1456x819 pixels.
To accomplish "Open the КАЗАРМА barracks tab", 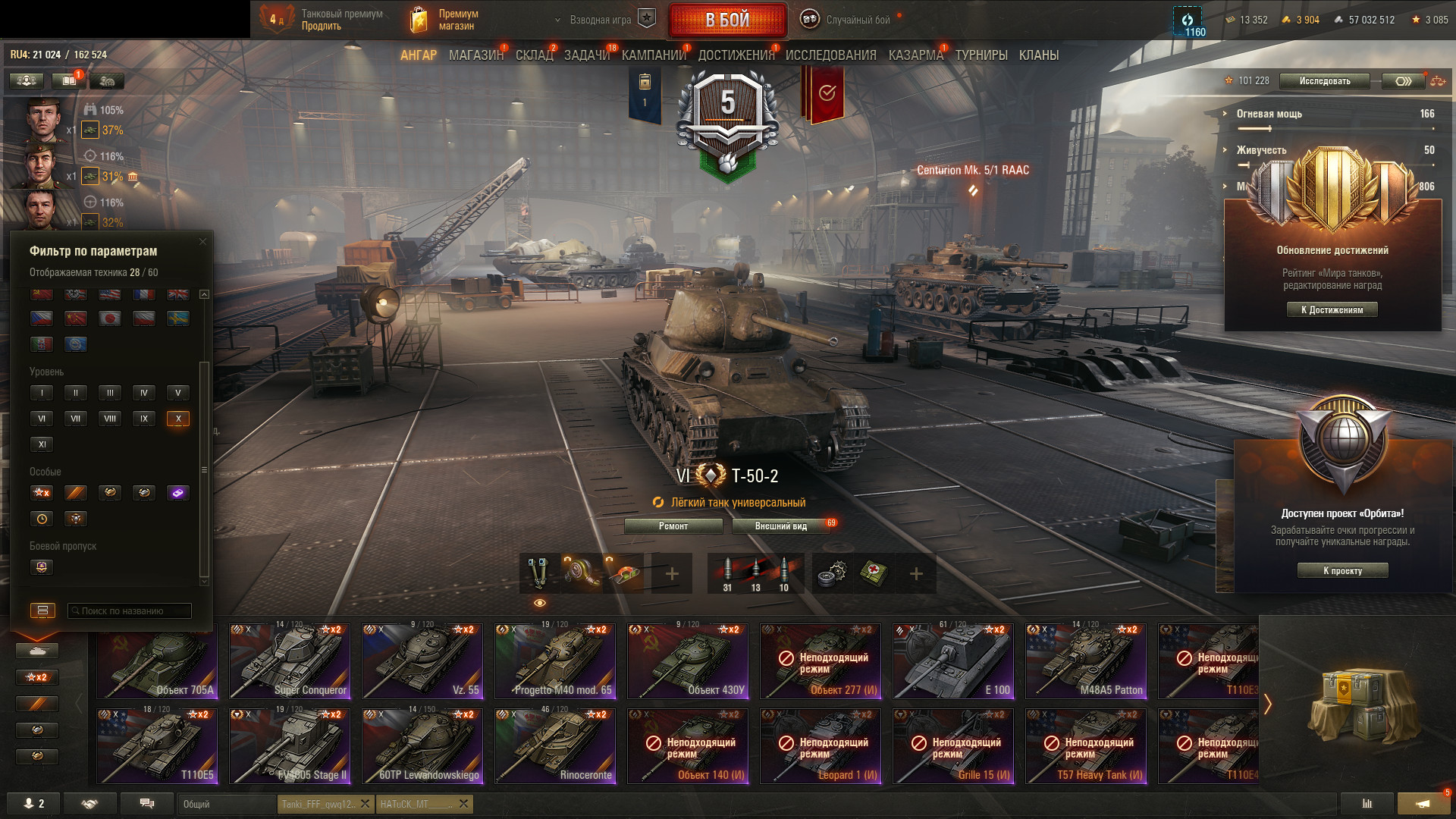I will [x=915, y=55].
